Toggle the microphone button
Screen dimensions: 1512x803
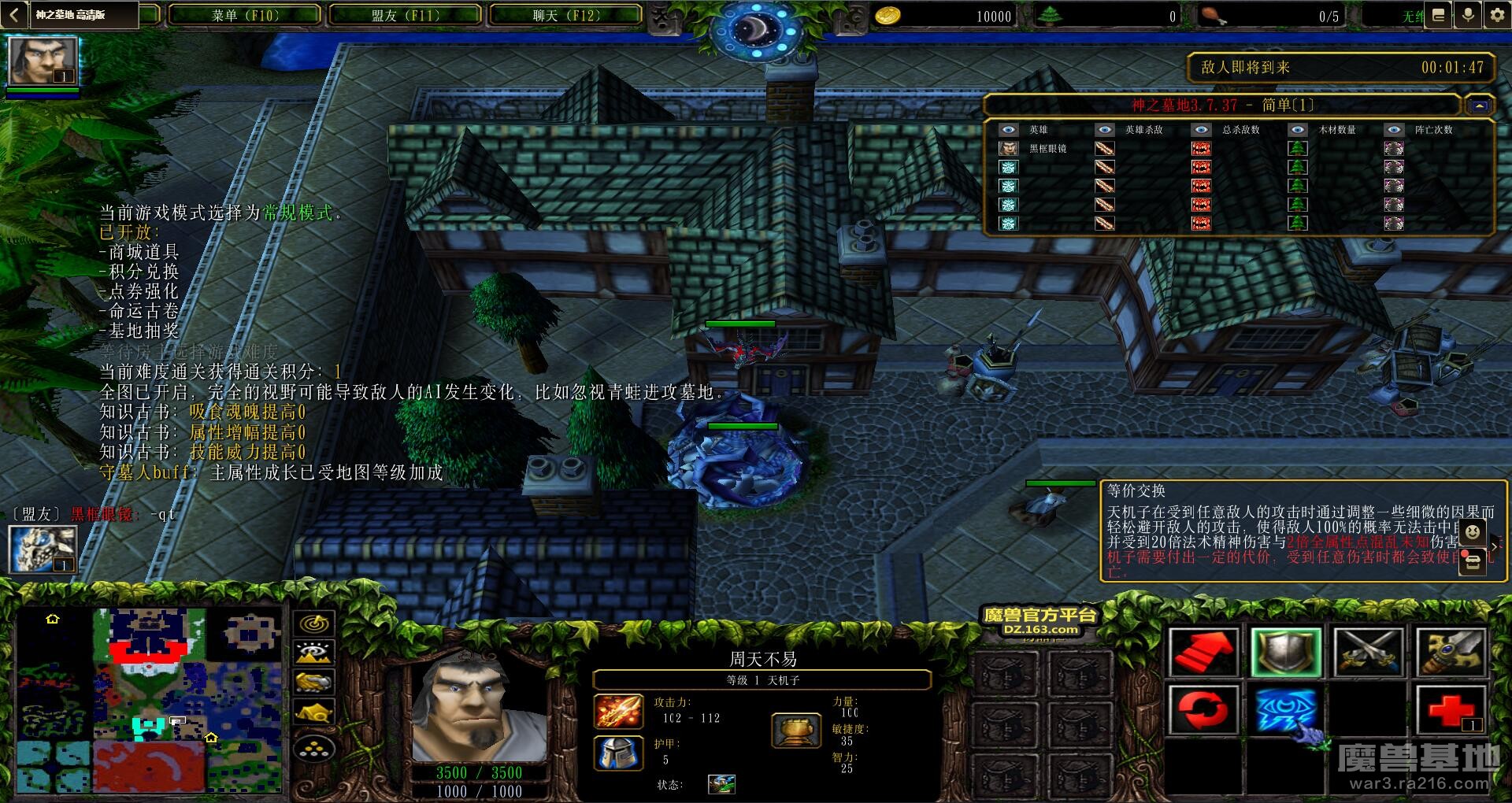[1468, 15]
